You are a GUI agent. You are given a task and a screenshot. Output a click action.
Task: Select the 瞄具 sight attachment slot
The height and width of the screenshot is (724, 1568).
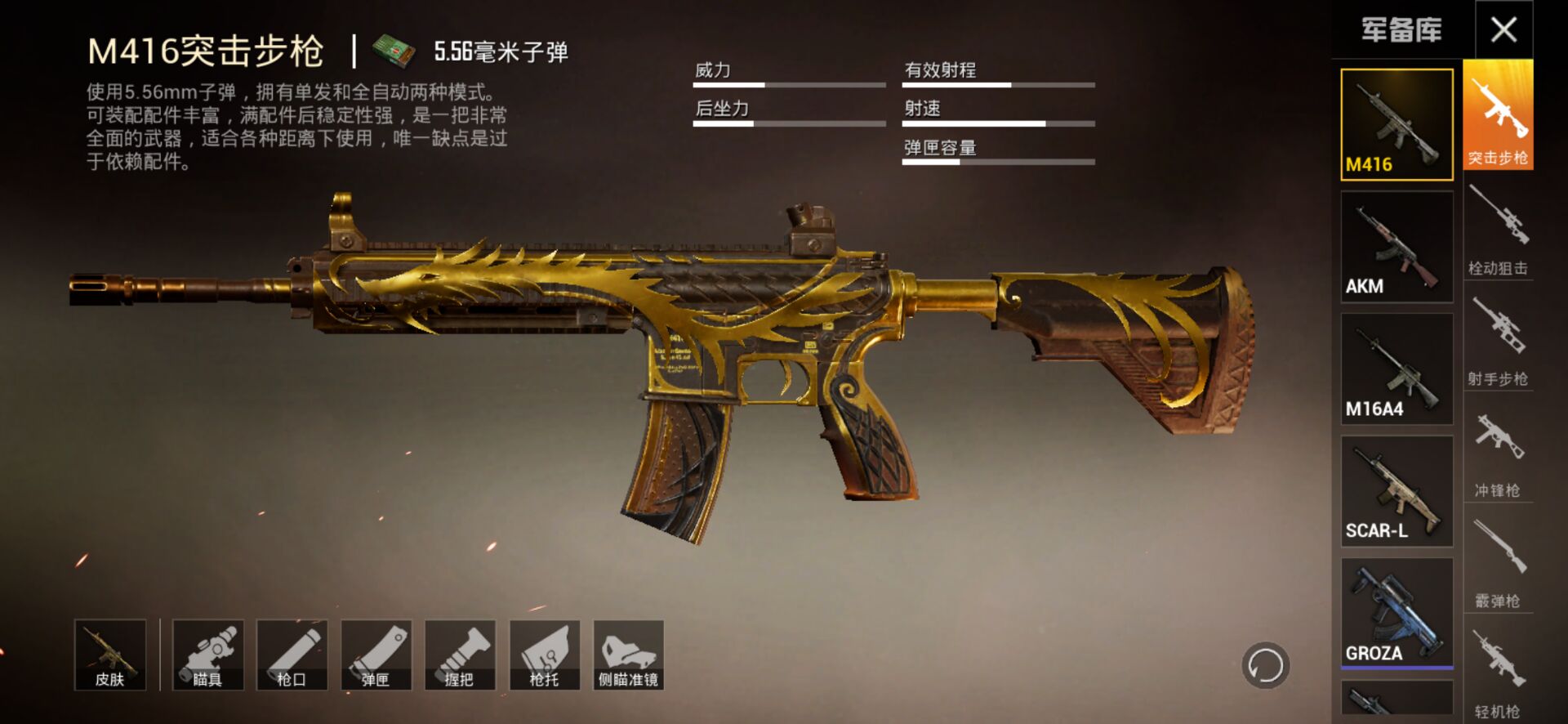coord(207,655)
